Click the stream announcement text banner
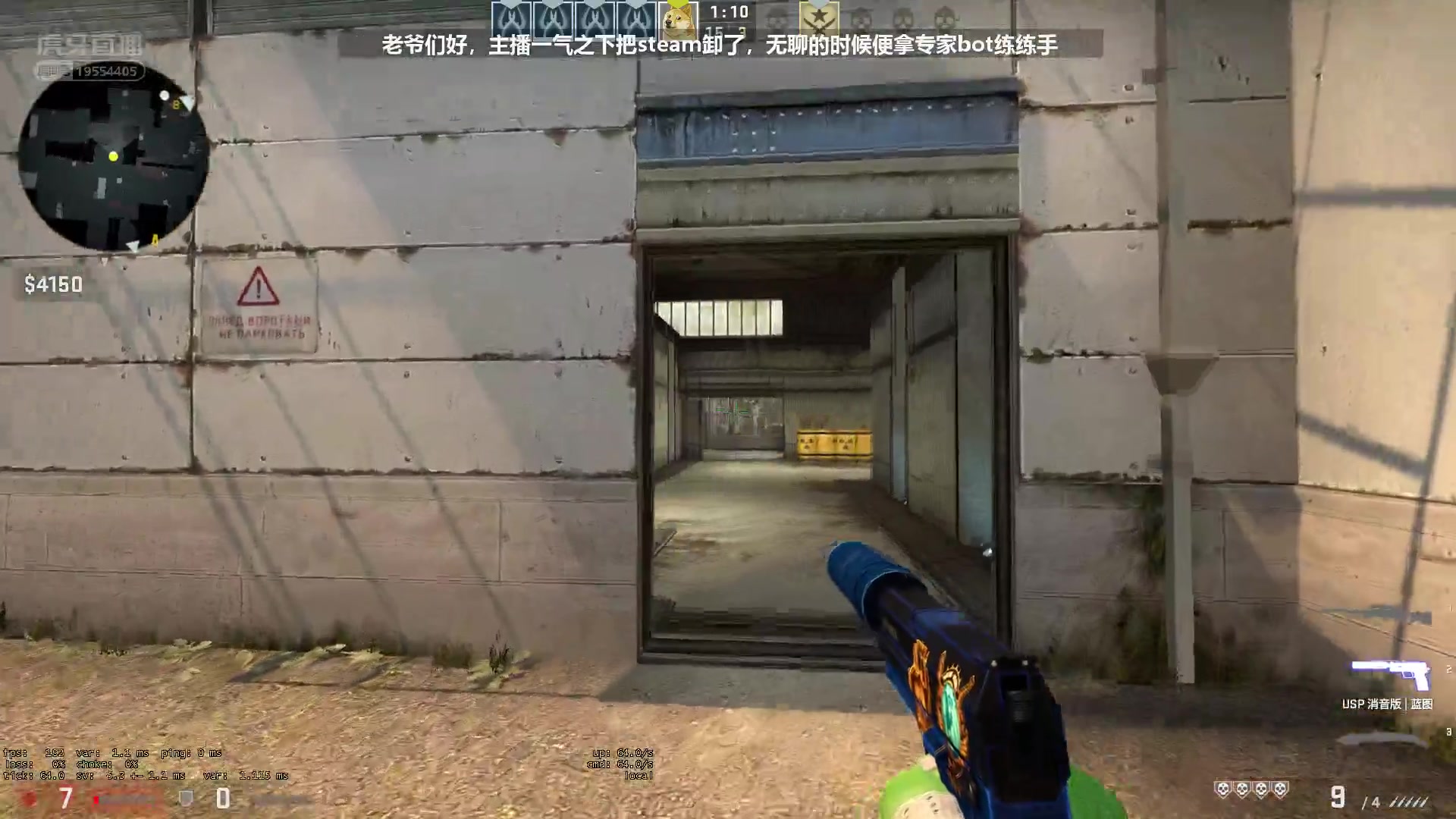 coord(720,44)
